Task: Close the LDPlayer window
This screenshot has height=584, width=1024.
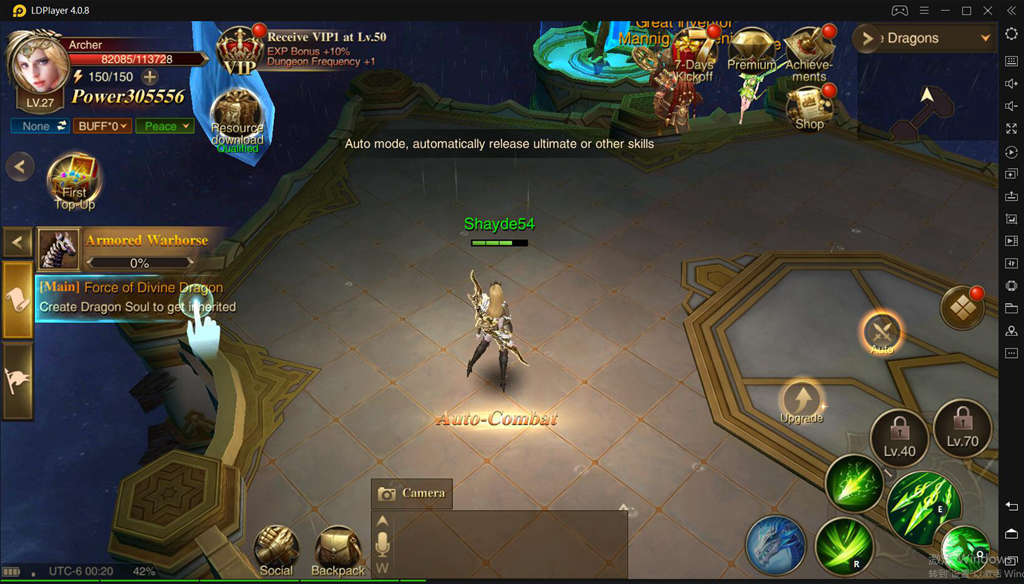Action: [x=990, y=10]
